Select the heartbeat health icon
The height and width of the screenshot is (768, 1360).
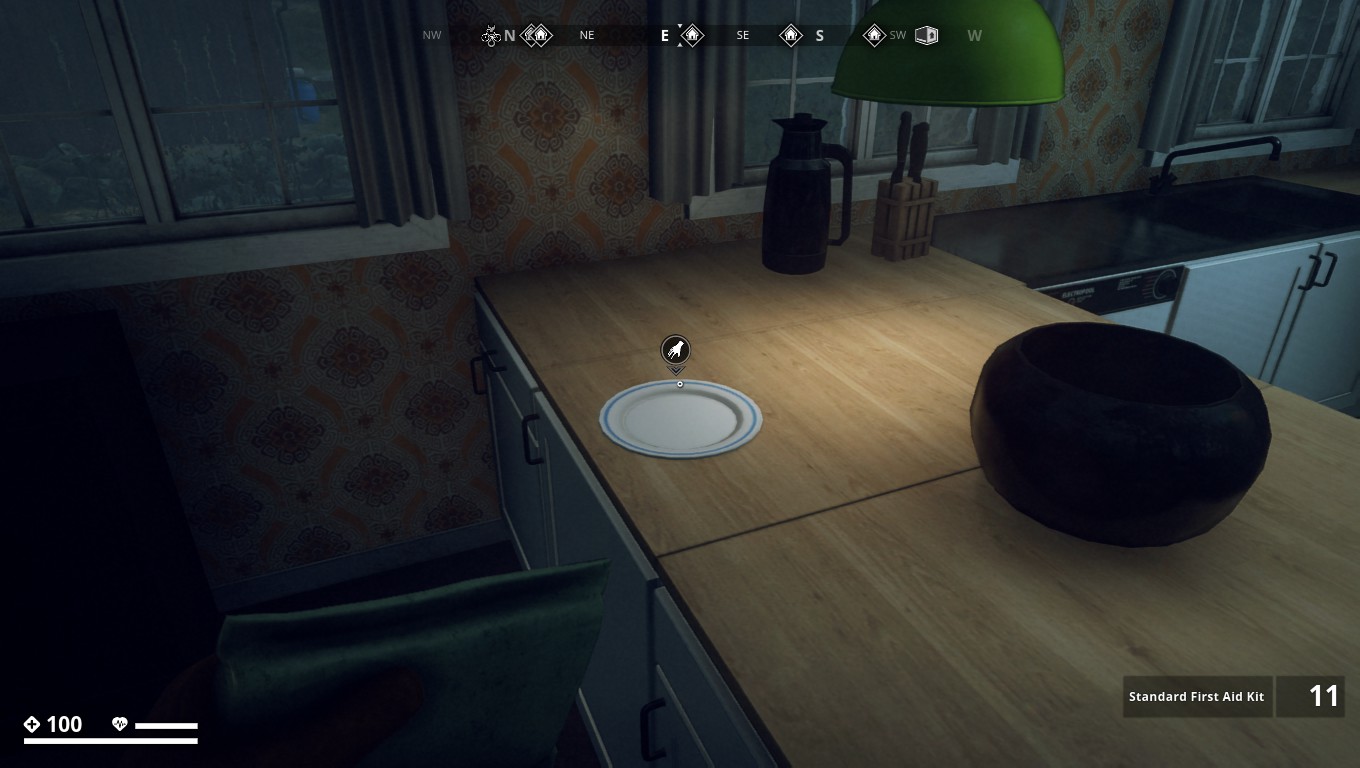120,723
